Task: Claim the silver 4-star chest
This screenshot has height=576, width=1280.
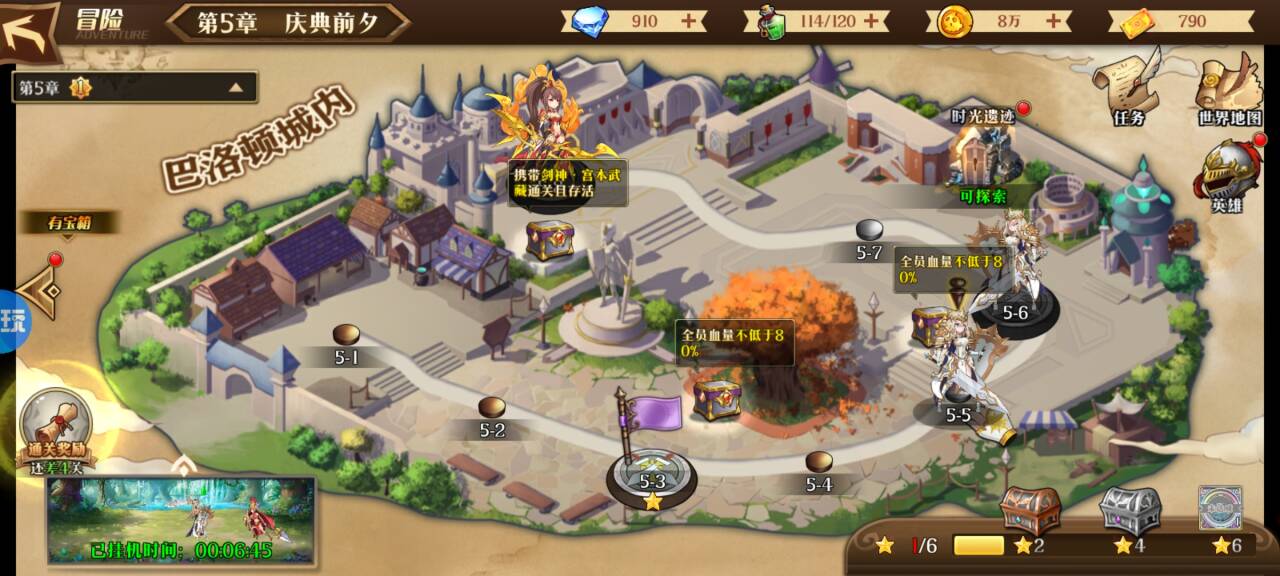Action: point(1130,510)
